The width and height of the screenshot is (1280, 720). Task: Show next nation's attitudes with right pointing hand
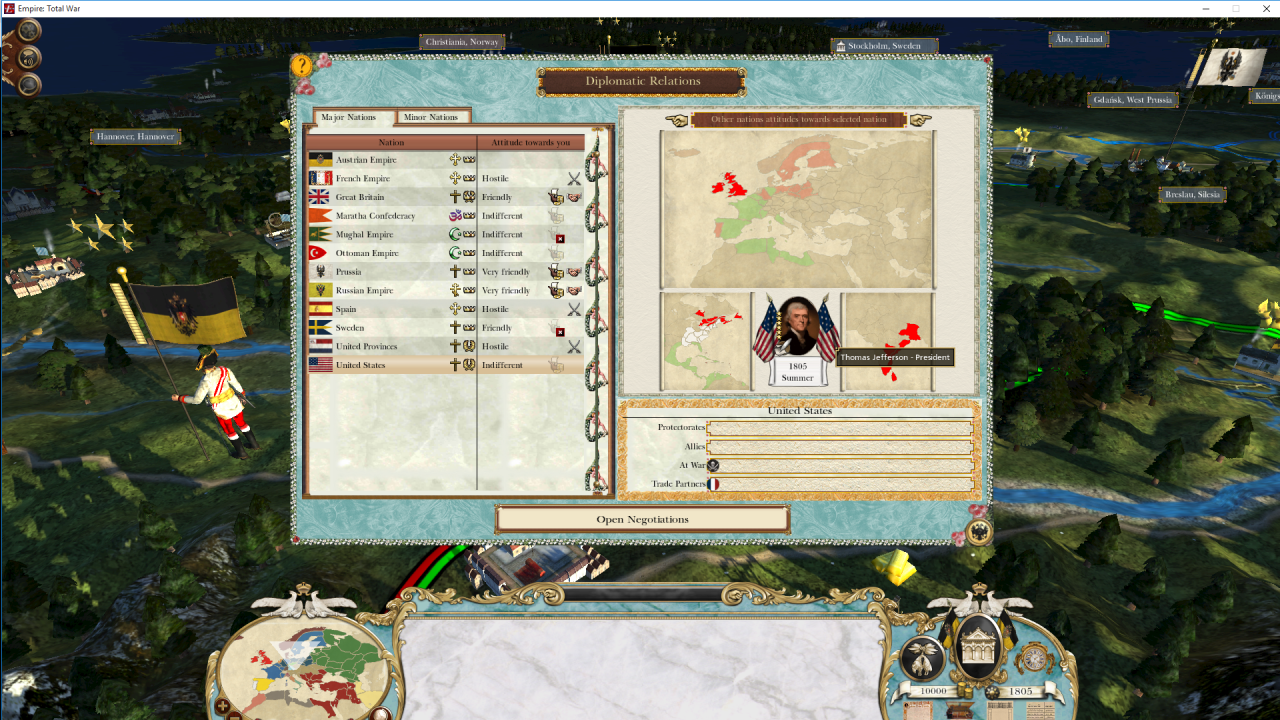pyautogui.click(x=921, y=120)
